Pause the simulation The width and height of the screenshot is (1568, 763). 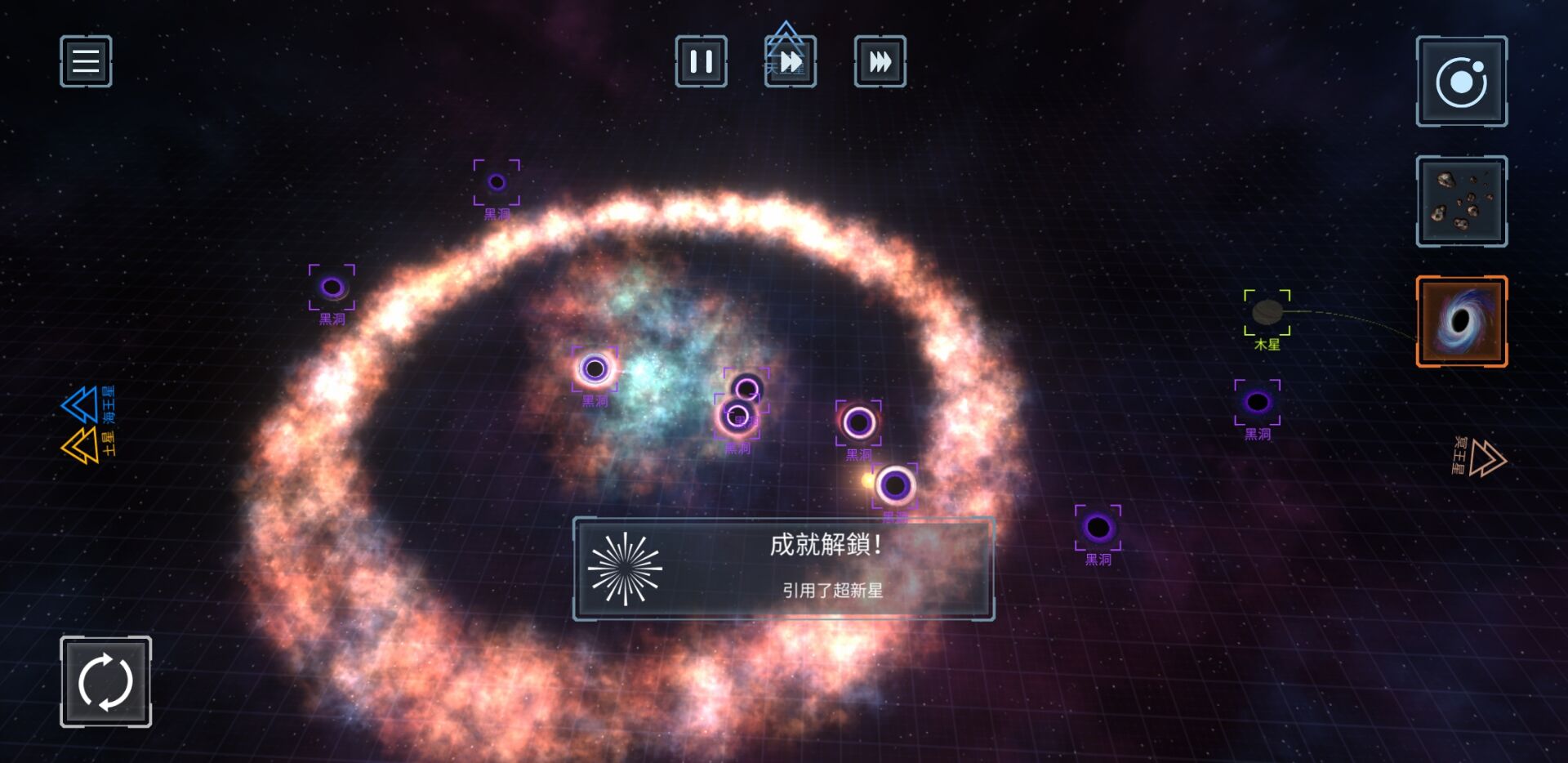(701, 61)
